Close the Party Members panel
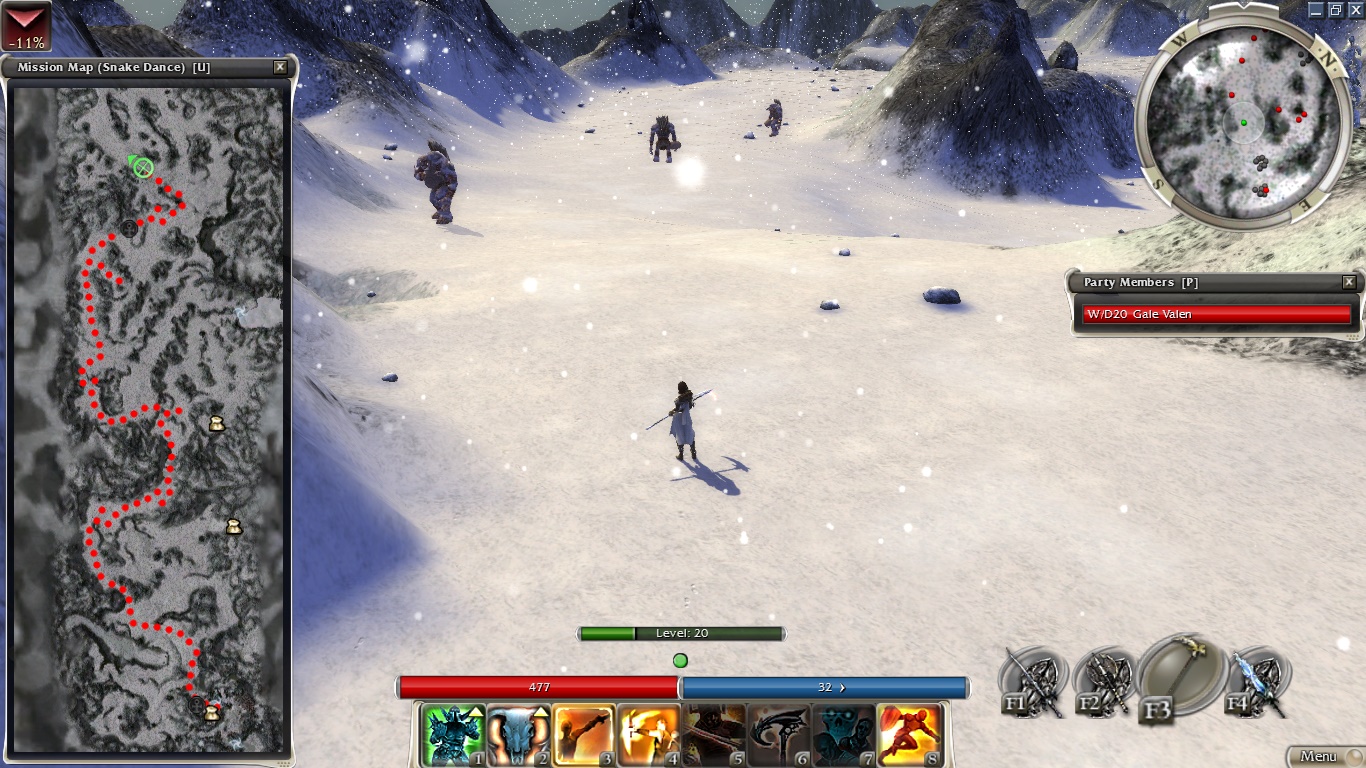 [1349, 282]
